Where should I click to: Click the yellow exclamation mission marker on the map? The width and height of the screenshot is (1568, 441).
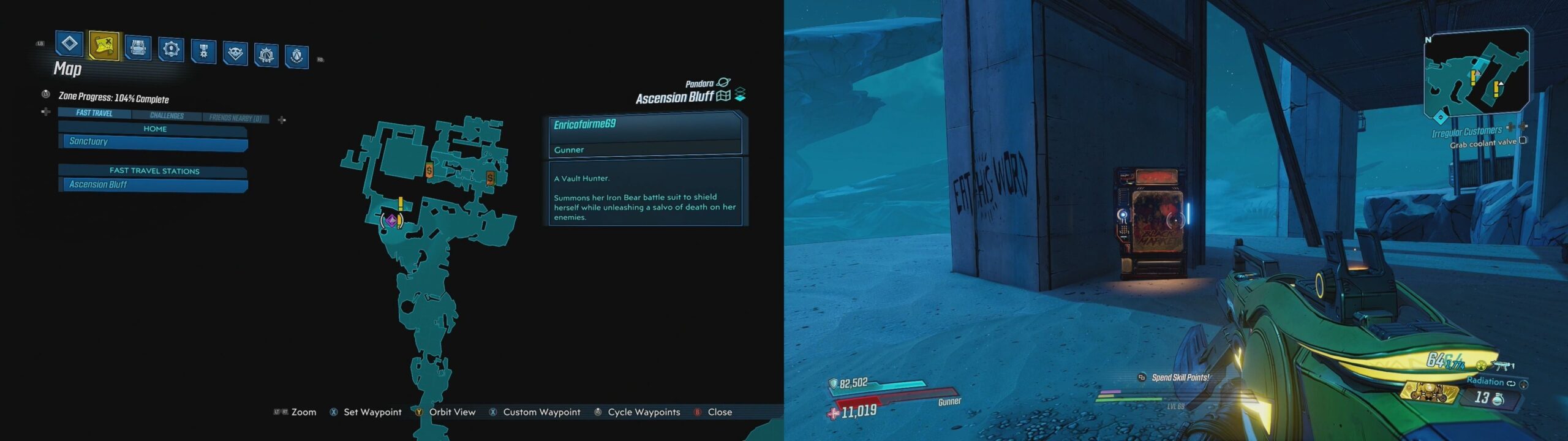pos(401,204)
